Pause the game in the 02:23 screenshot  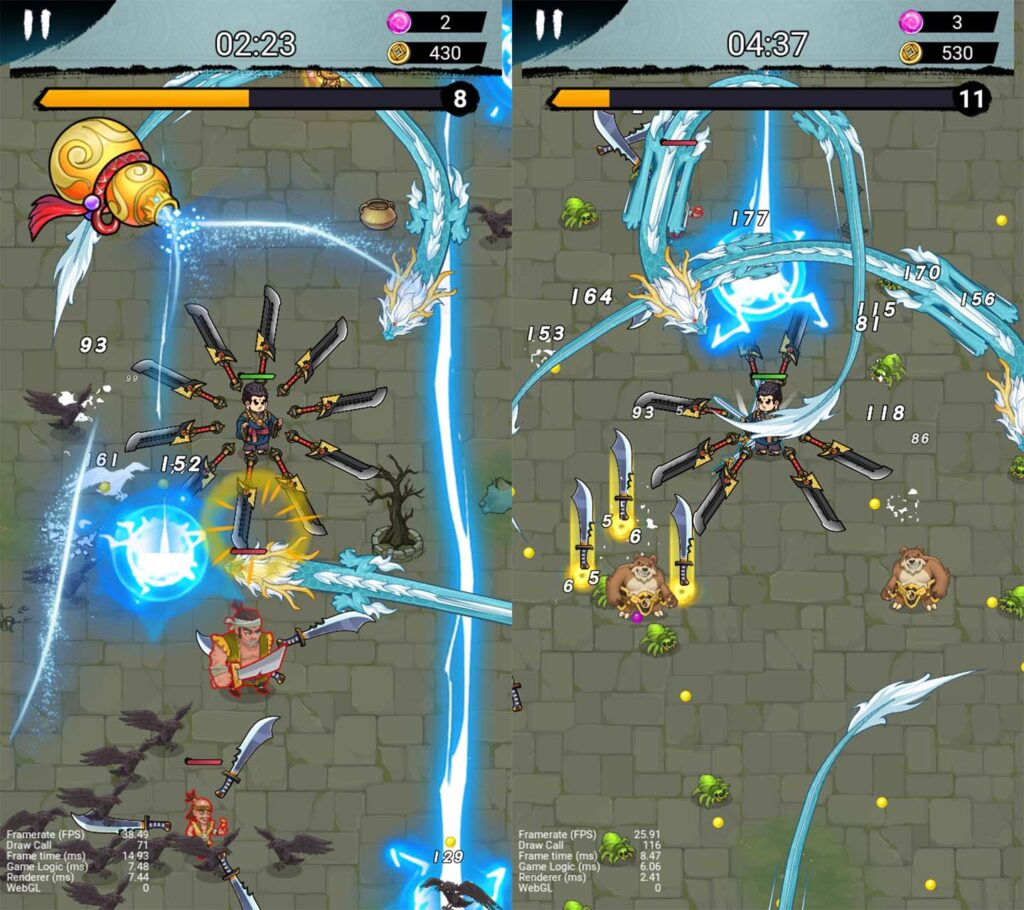coord(36,25)
